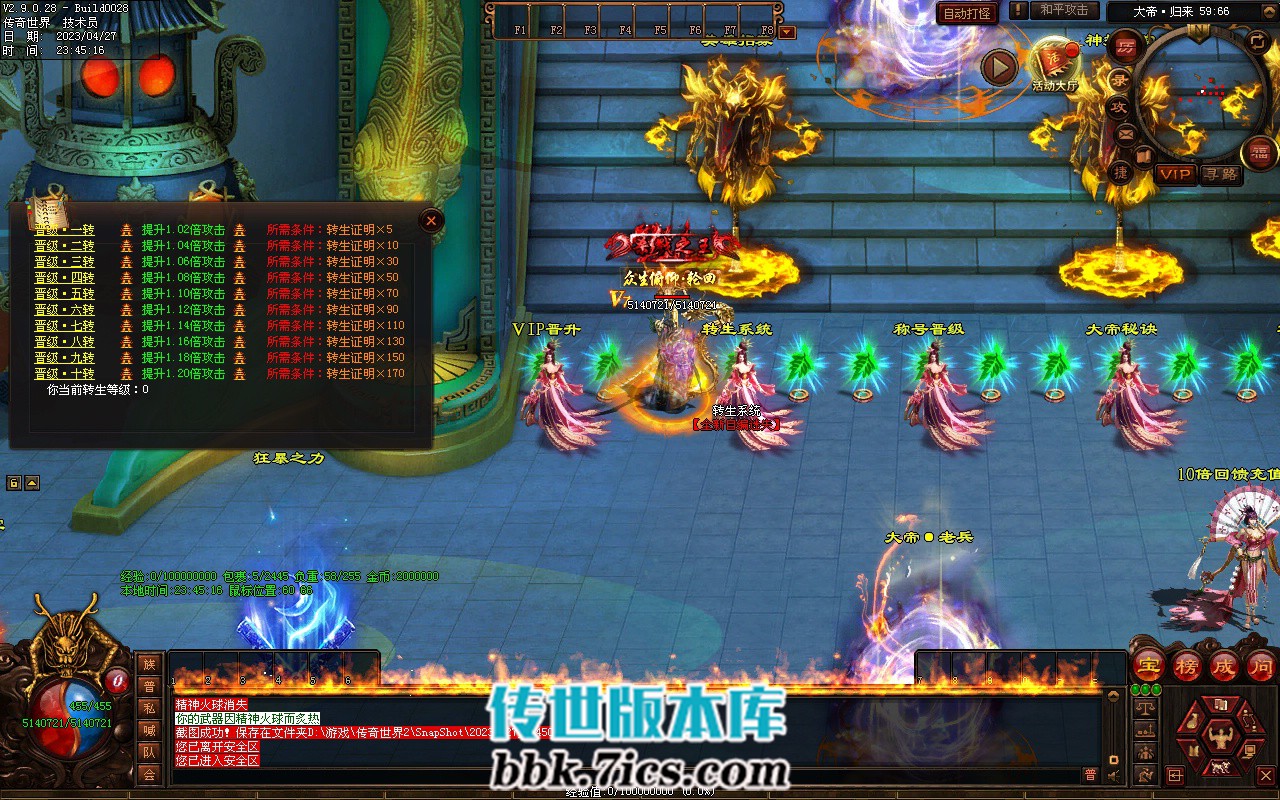Choose the 晋级·五转 rebirth option
Image resolution: width=1280 pixels, height=800 pixels.
pos(64,294)
